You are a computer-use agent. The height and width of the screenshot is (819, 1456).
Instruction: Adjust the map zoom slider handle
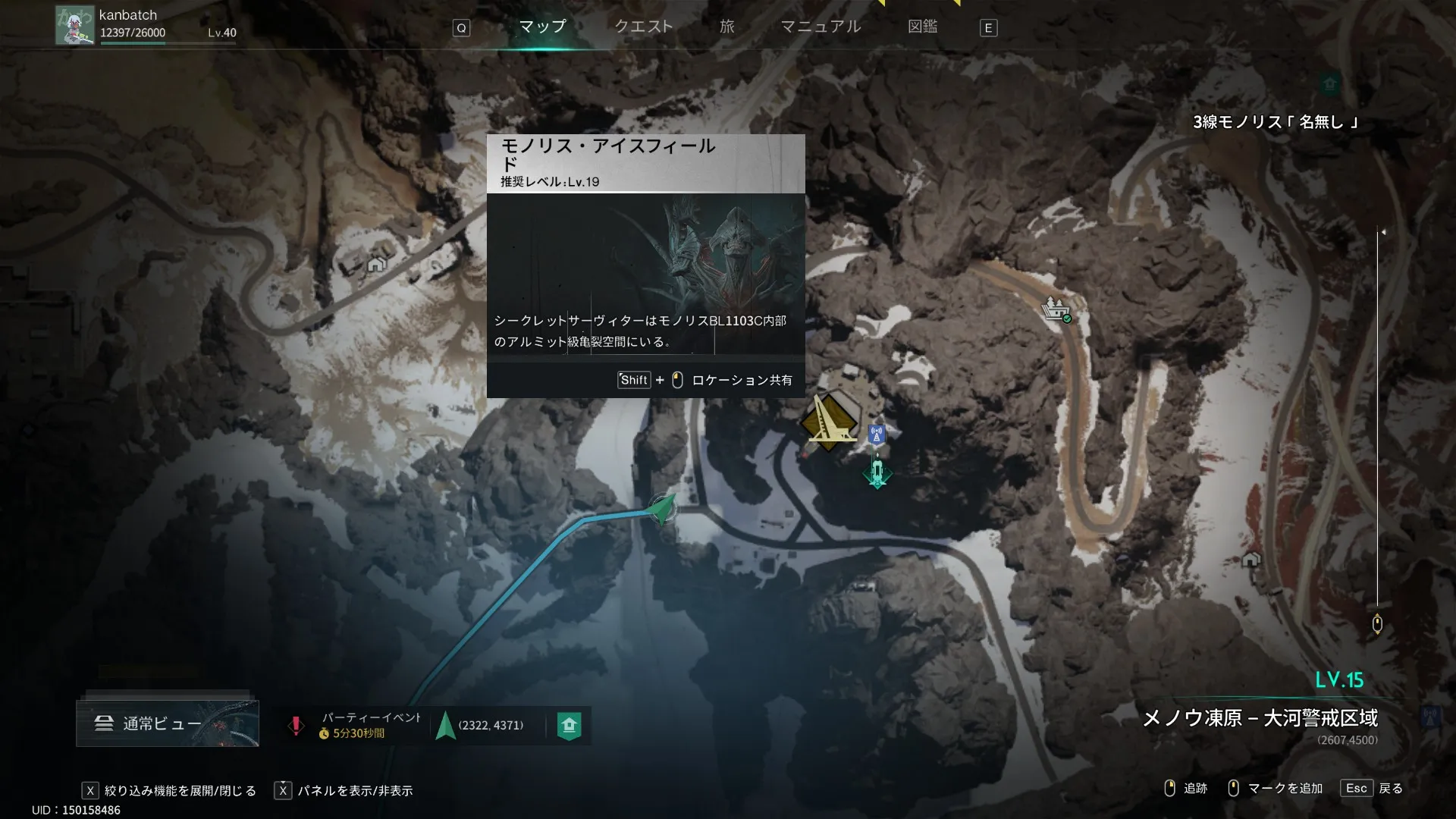click(x=1377, y=624)
